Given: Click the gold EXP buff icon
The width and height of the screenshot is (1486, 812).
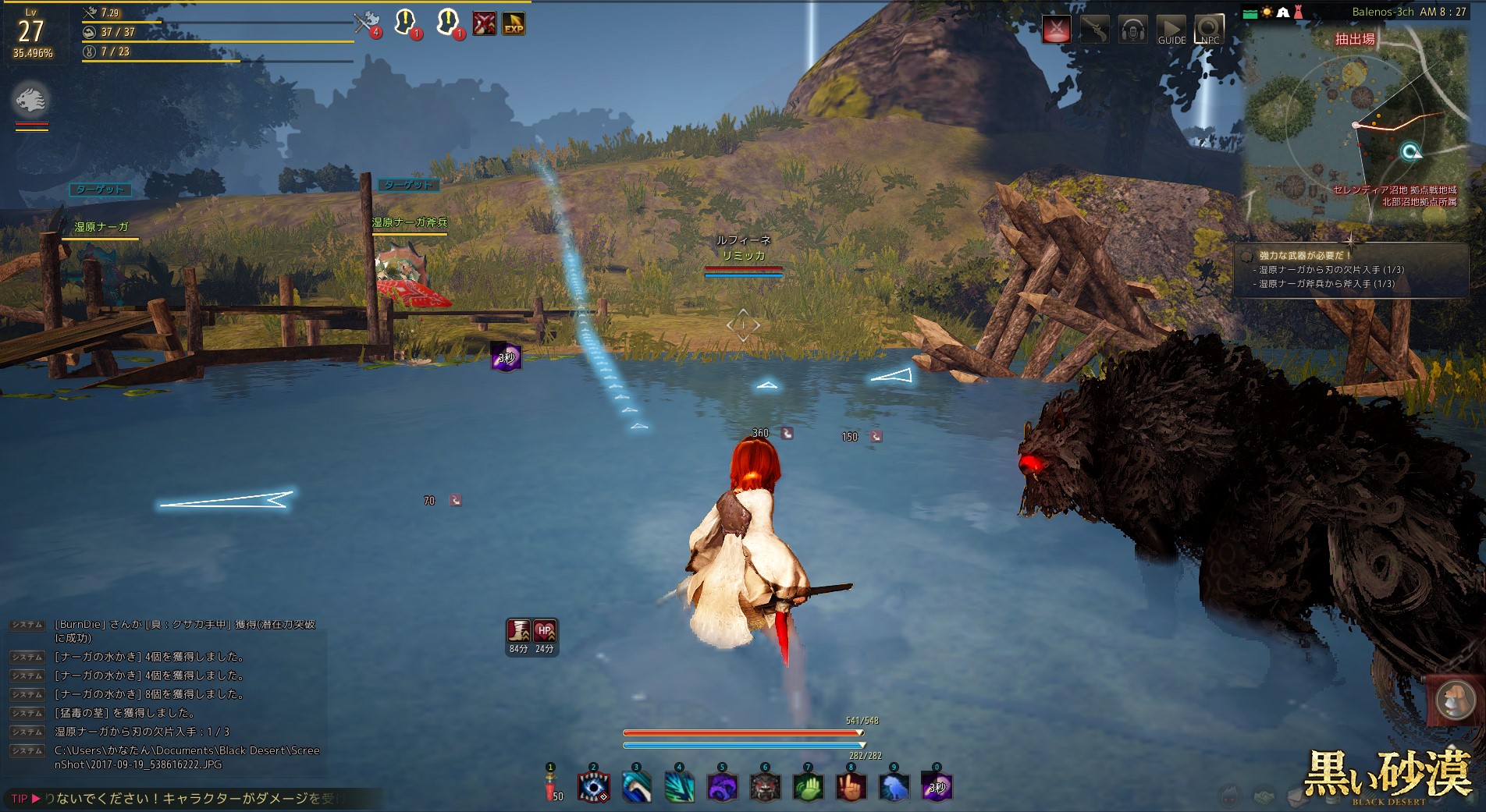Looking at the screenshot, I should click(x=514, y=24).
